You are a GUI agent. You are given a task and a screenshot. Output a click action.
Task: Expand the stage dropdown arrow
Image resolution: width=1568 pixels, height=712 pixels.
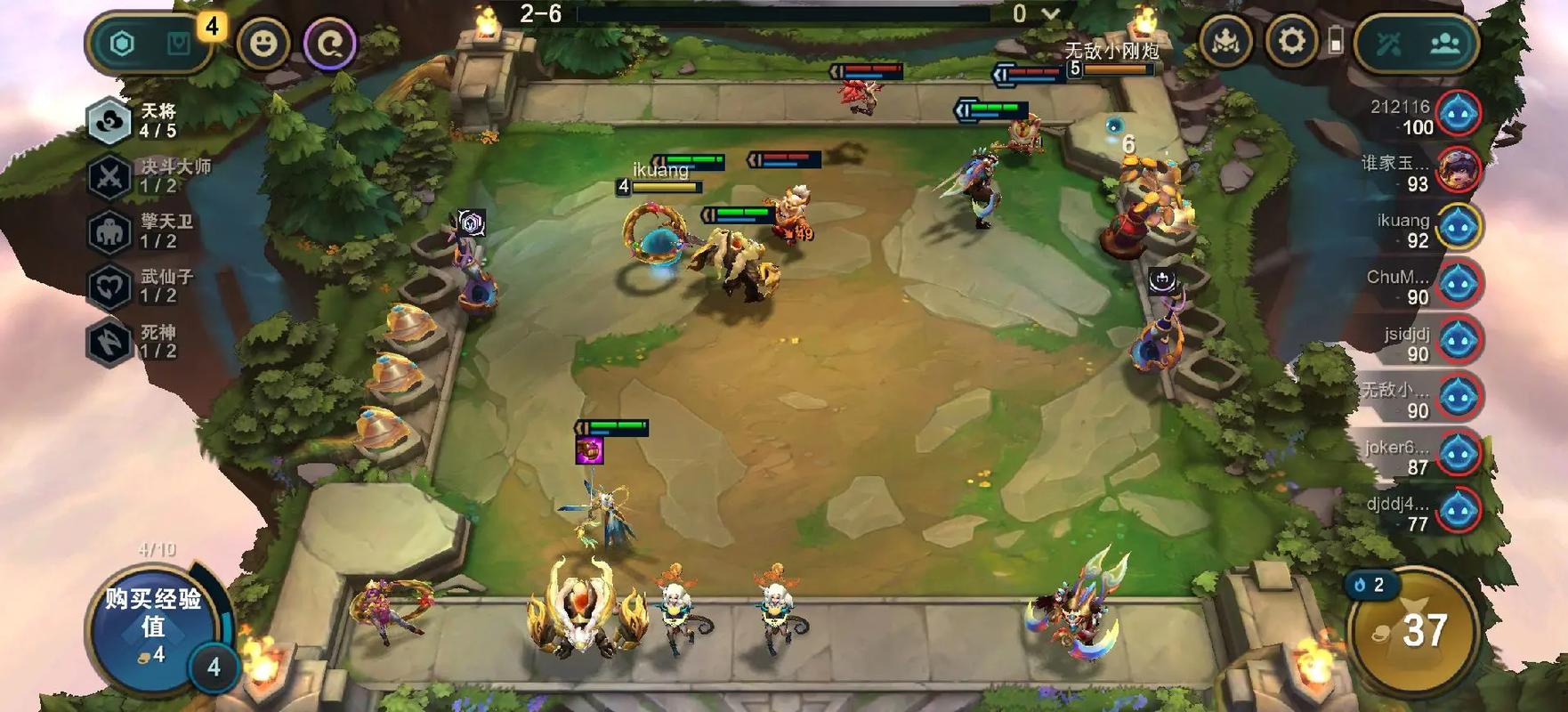(1051, 14)
